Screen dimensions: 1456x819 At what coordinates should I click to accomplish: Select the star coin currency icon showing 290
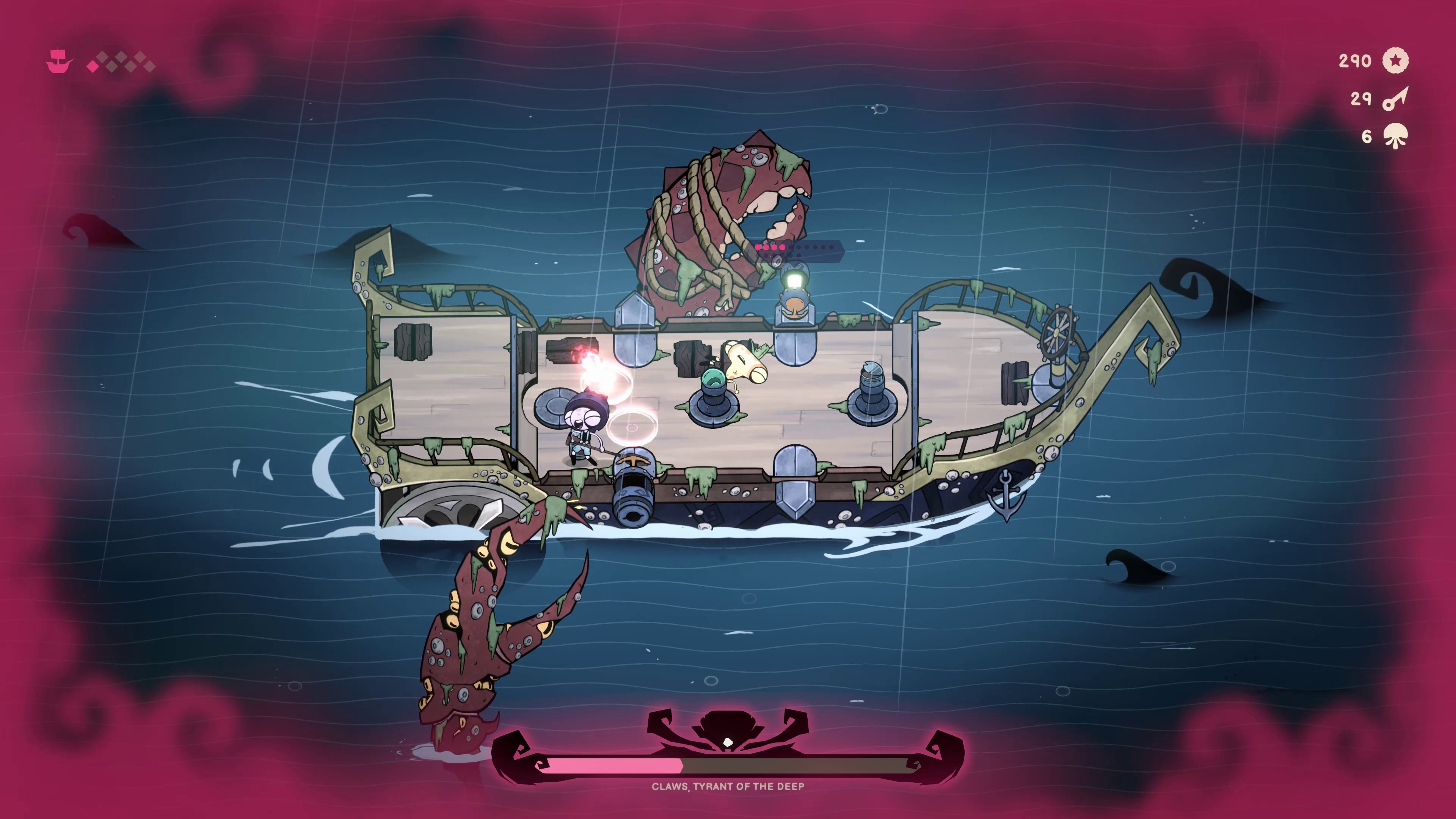pos(1395,60)
